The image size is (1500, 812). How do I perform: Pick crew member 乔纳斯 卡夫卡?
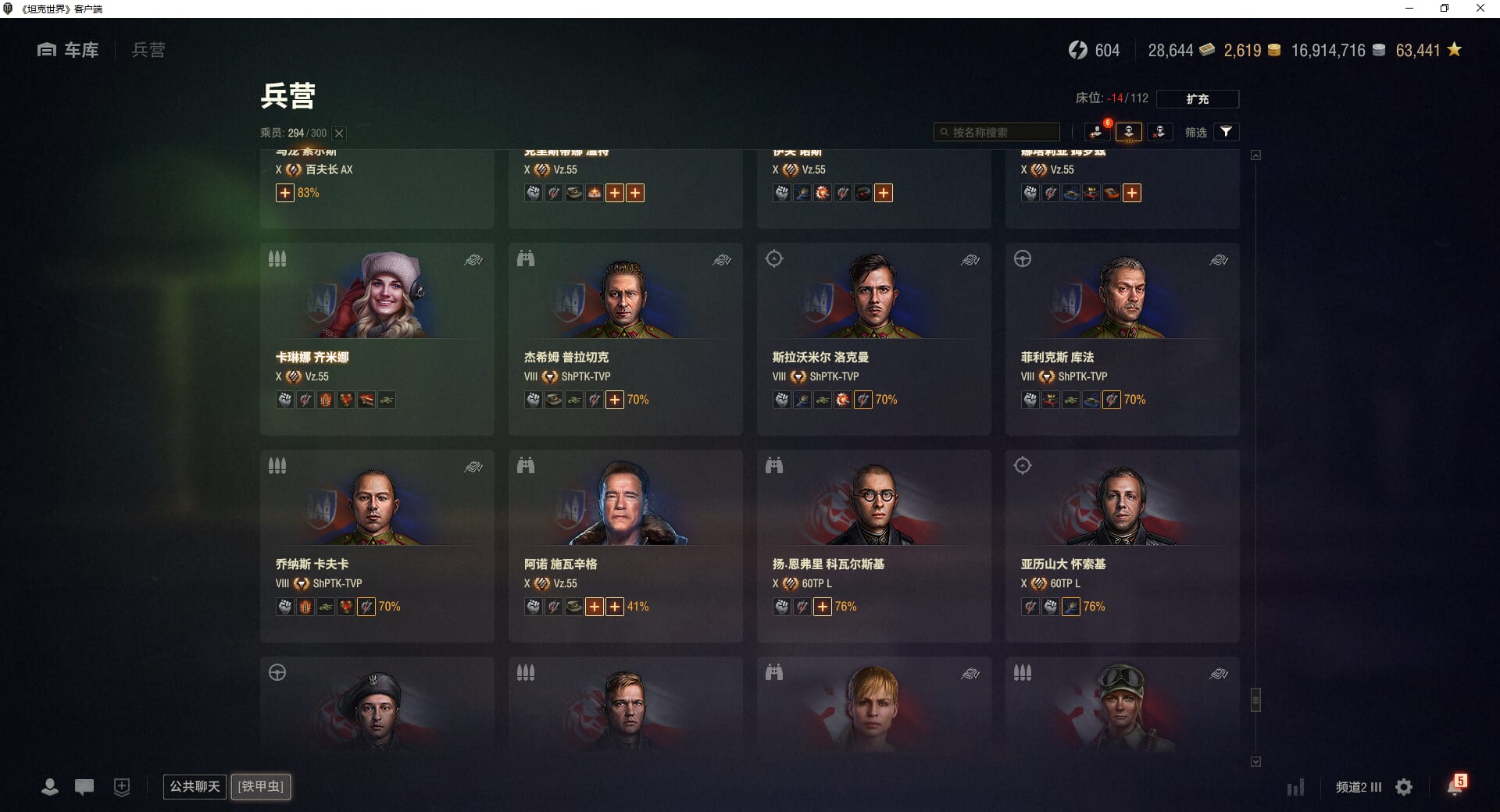[377, 545]
